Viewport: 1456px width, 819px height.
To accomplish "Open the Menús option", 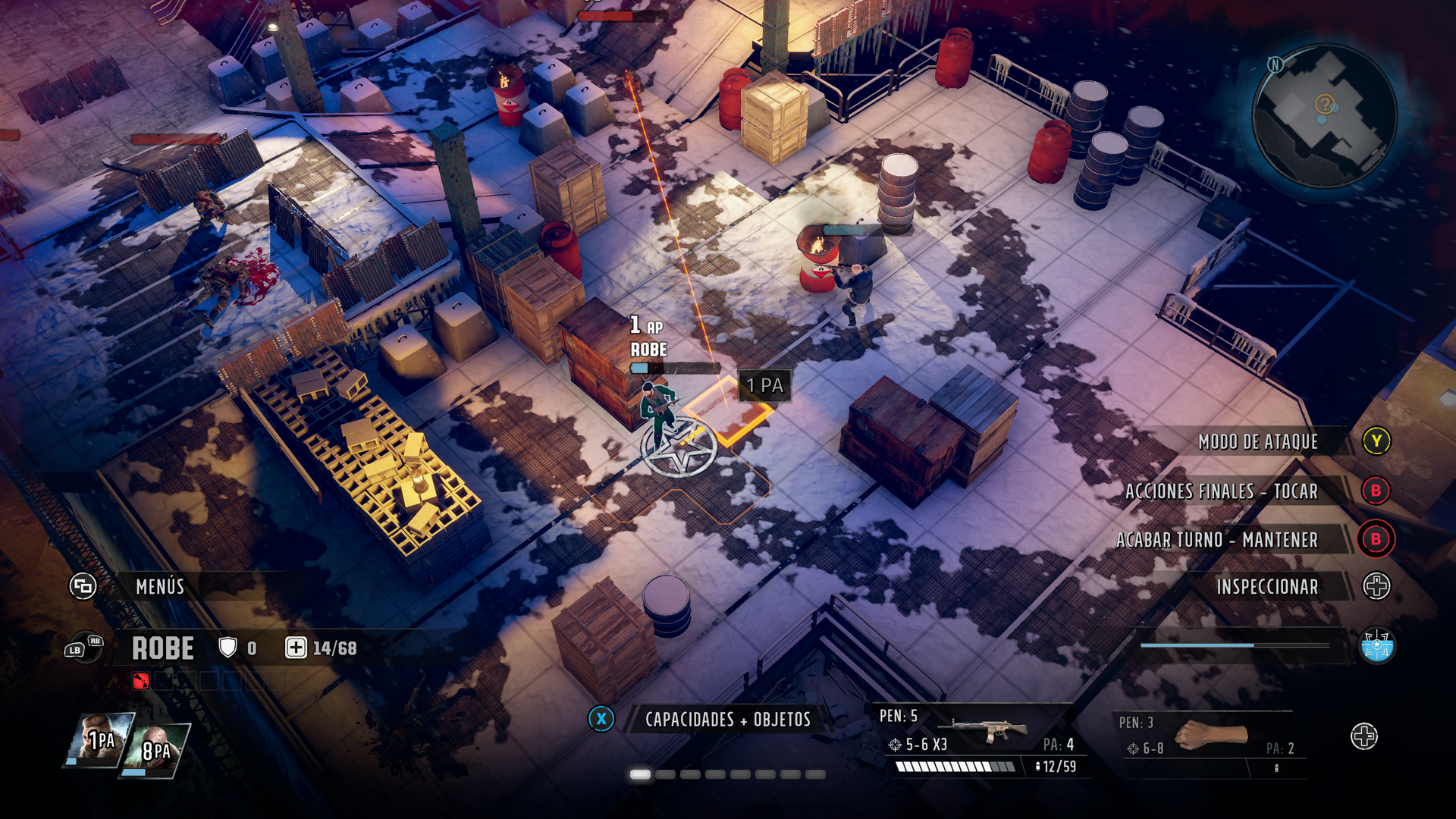I will point(159,586).
